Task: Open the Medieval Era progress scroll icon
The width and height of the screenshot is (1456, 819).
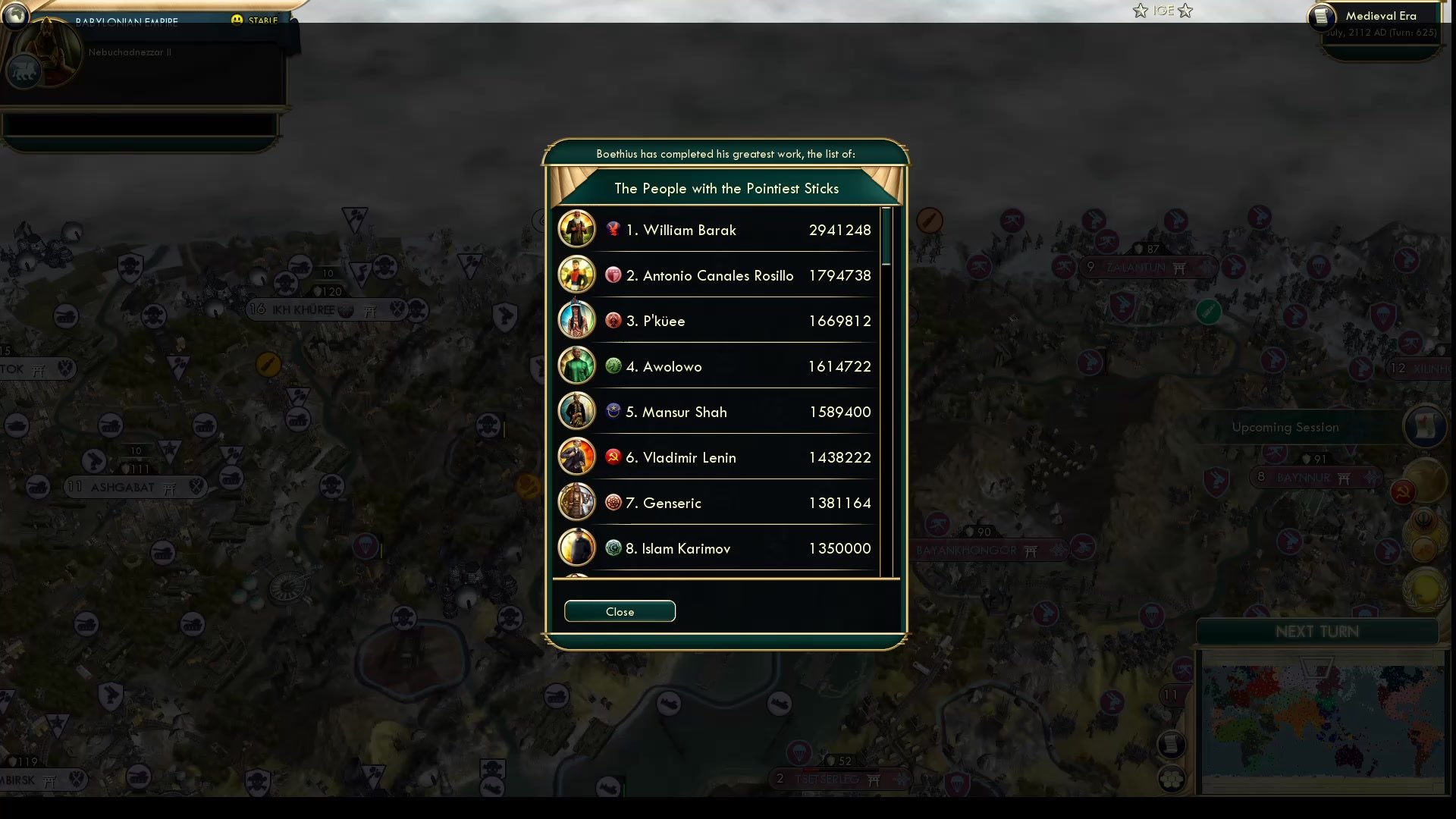Action: pos(1322,17)
